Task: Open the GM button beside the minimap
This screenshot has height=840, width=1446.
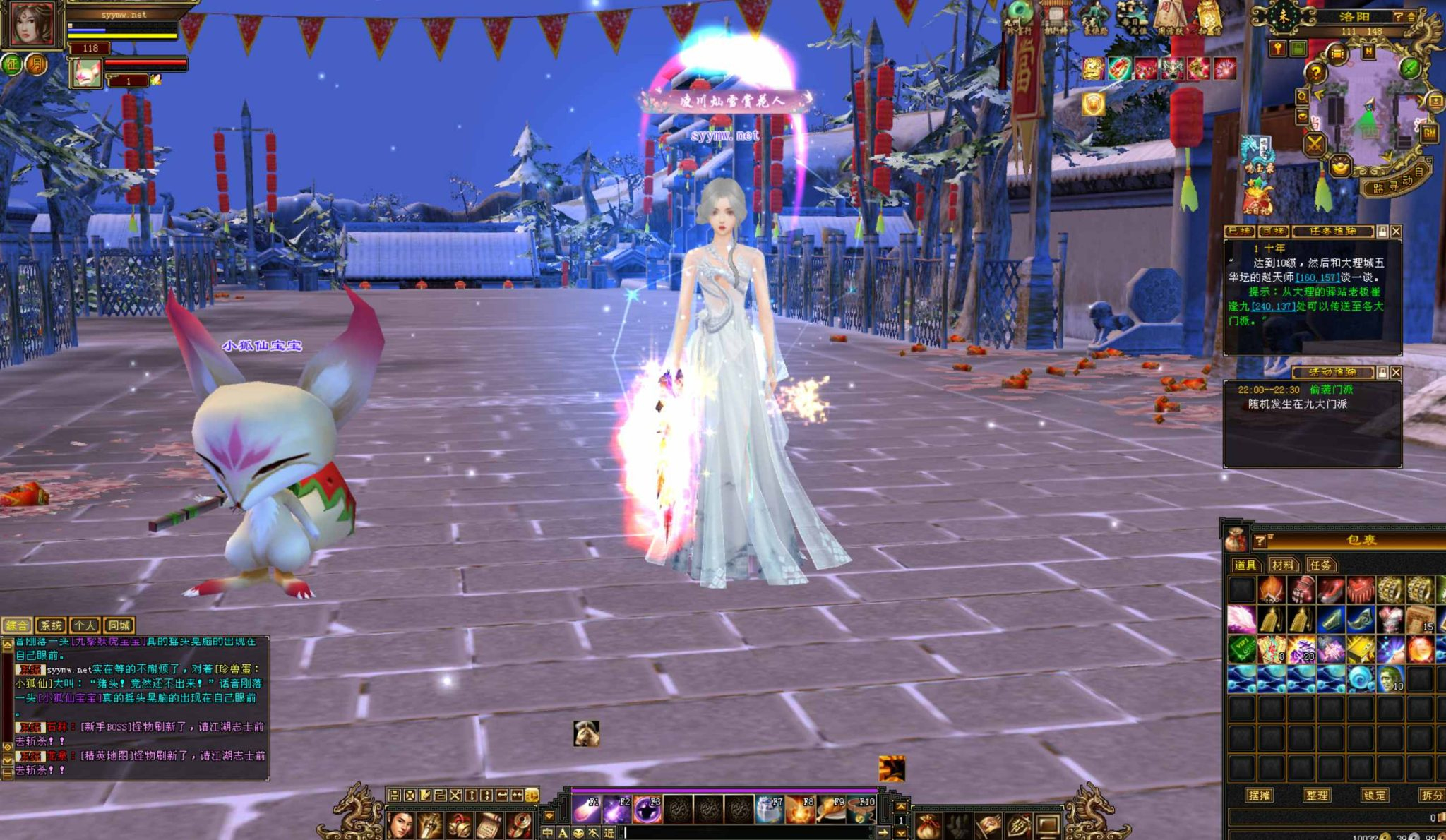Action: [1430, 133]
